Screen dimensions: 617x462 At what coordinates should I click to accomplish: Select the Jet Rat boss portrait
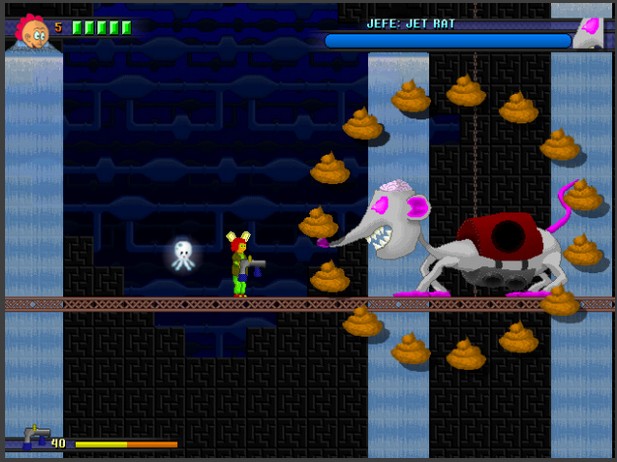pos(588,34)
